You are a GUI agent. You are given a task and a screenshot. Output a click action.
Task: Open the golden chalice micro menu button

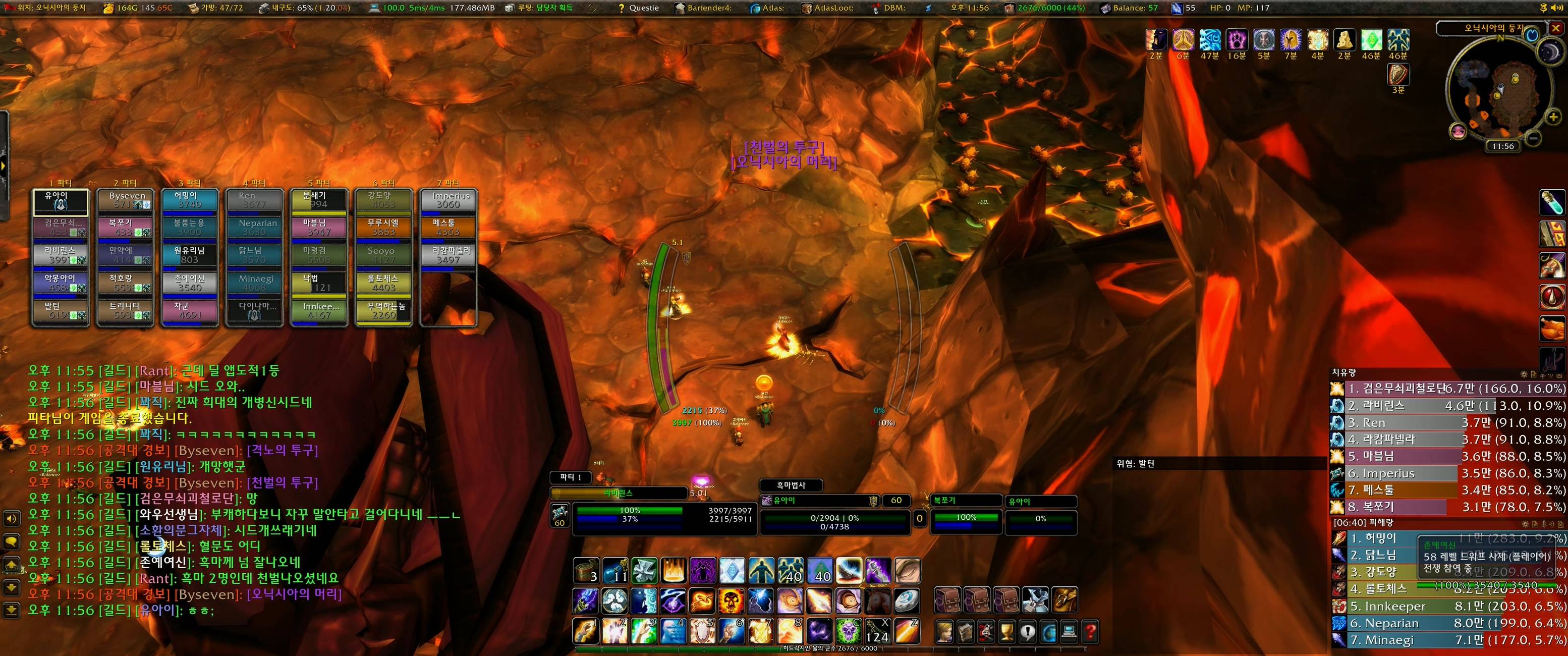(x=1007, y=632)
